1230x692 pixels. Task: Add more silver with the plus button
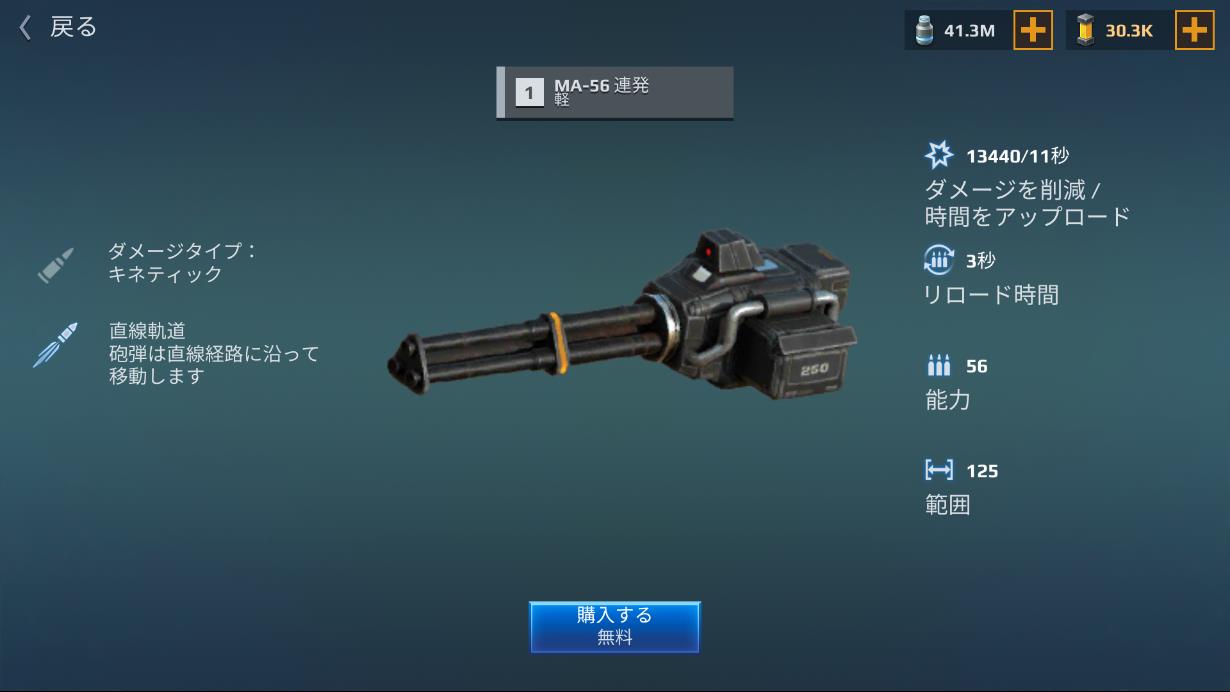(1033, 31)
